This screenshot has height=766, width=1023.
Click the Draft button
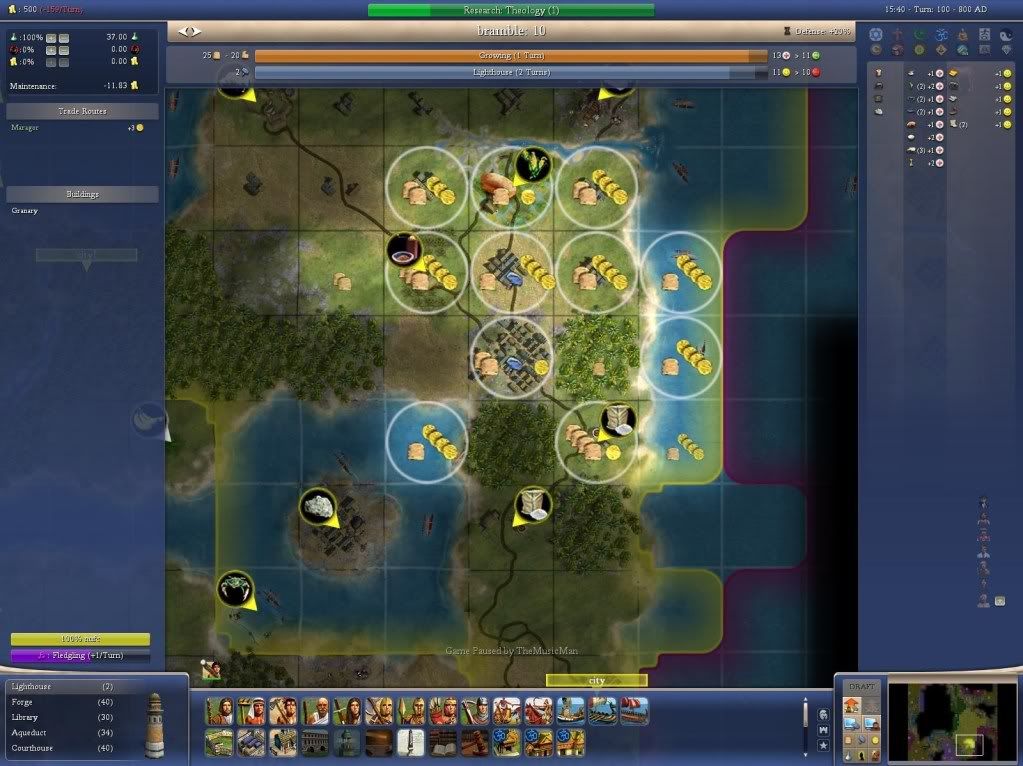[860, 688]
